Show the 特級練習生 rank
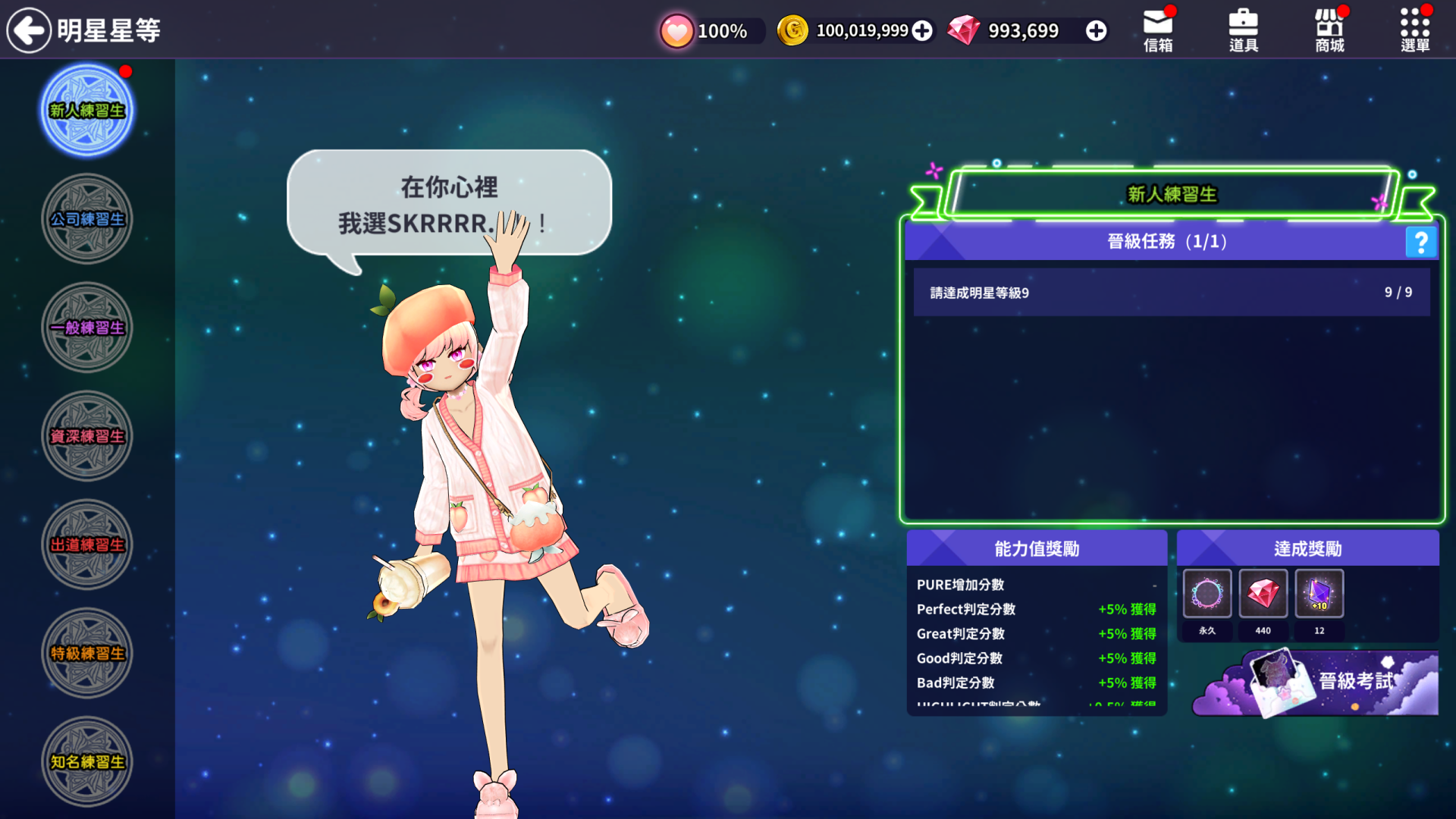The width and height of the screenshot is (1456, 819). click(87, 653)
